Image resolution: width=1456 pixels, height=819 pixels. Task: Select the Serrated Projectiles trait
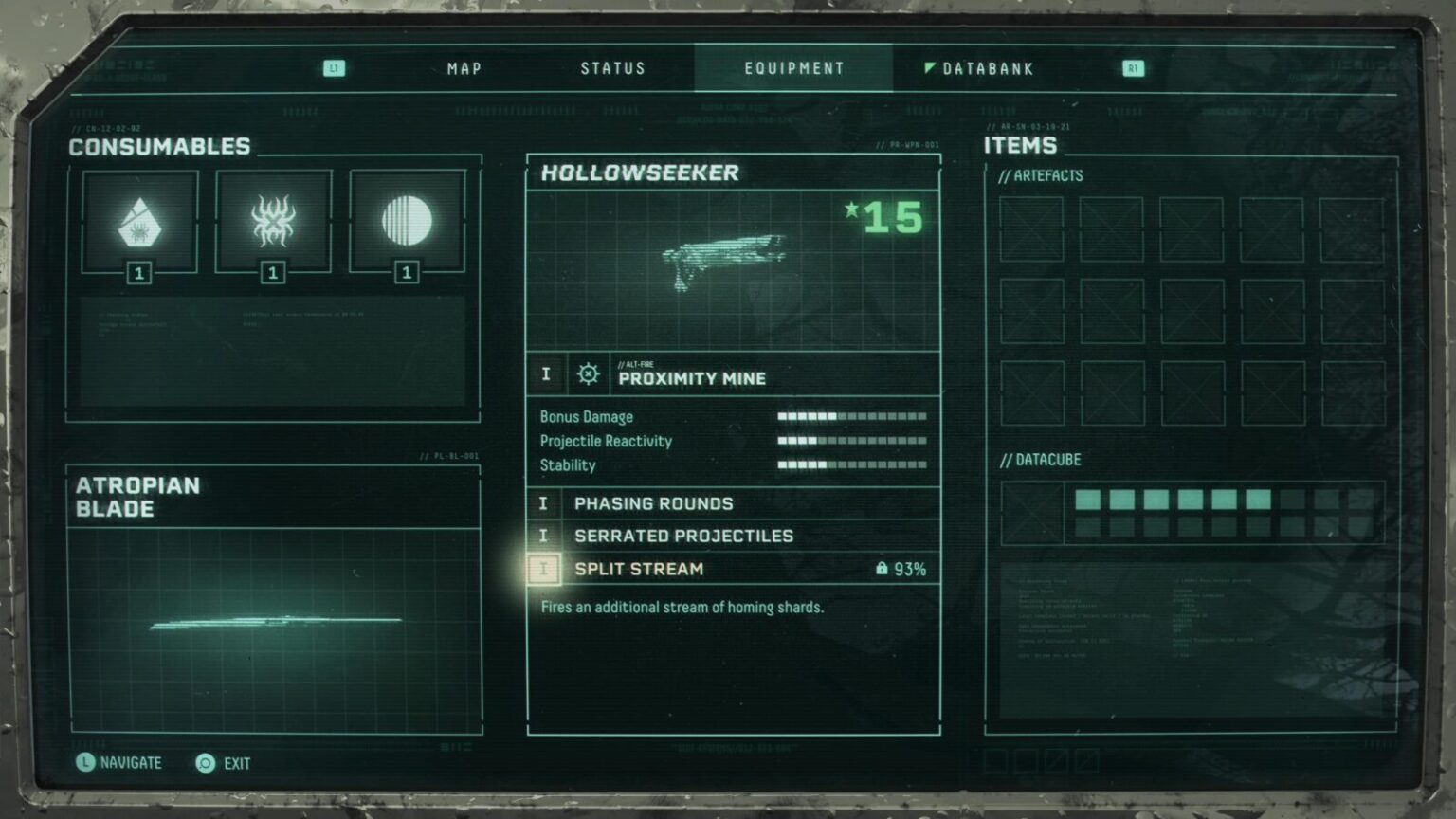pyautogui.click(x=733, y=536)
